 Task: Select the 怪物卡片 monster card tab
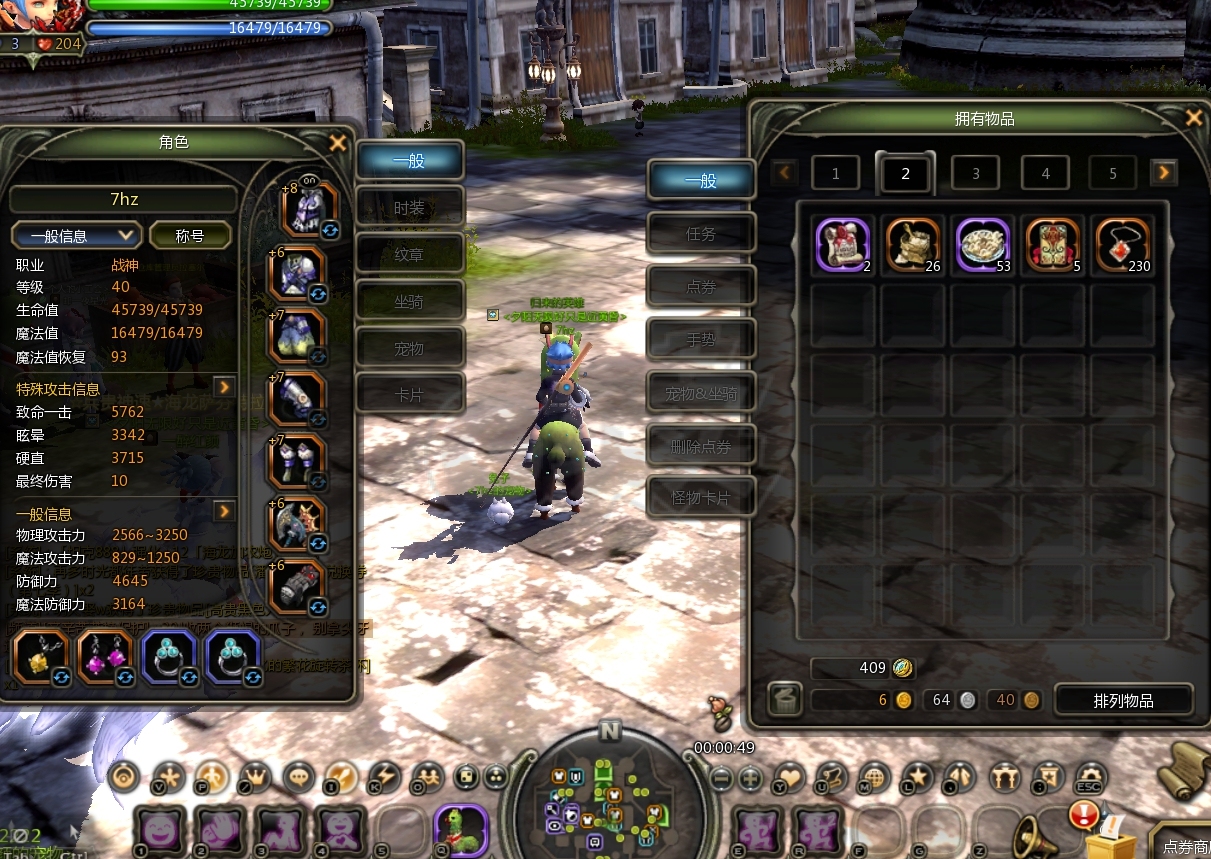click(x=701, y=498)
